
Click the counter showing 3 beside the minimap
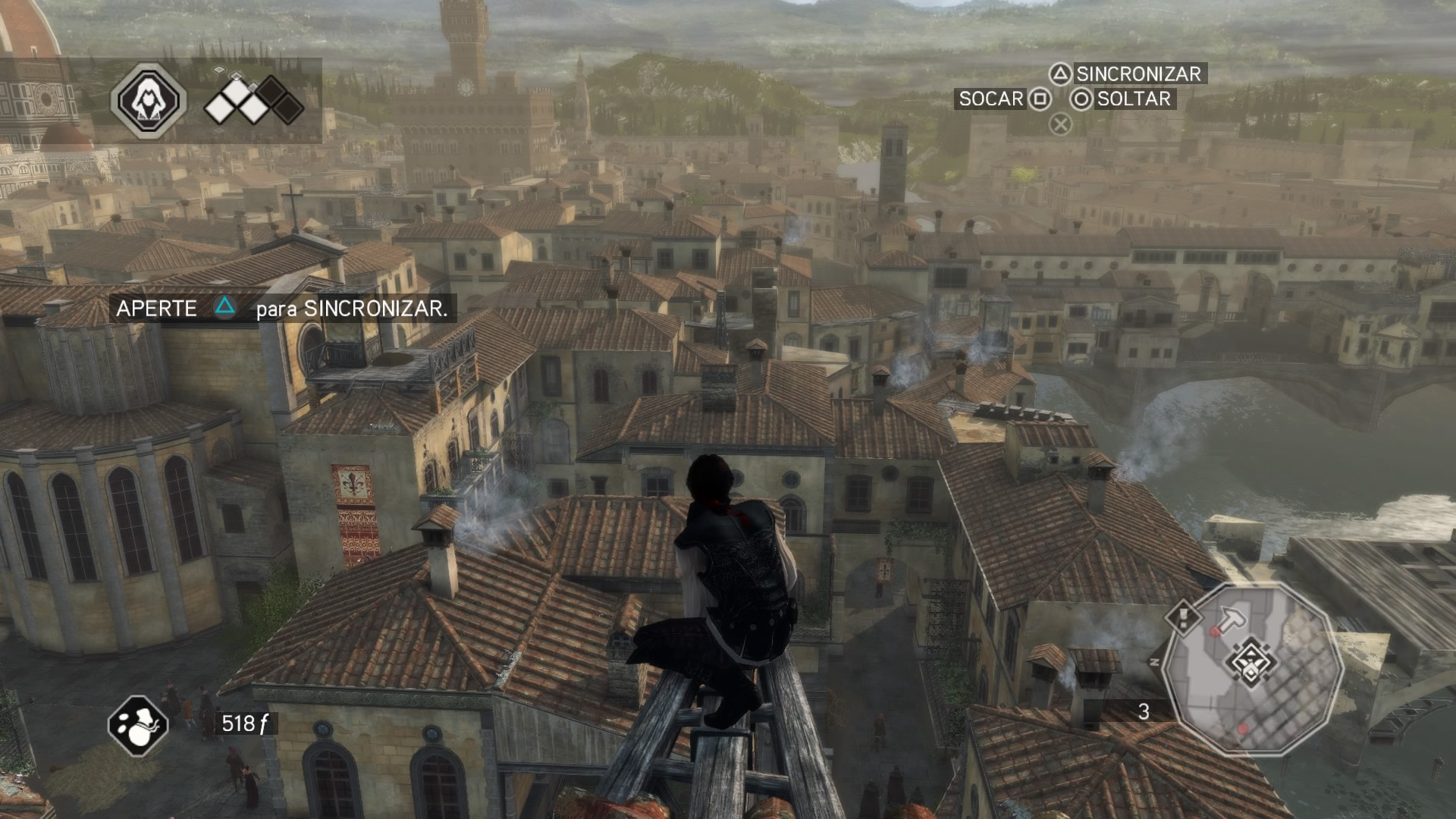pyautogui.click(x=1144, y=711)
